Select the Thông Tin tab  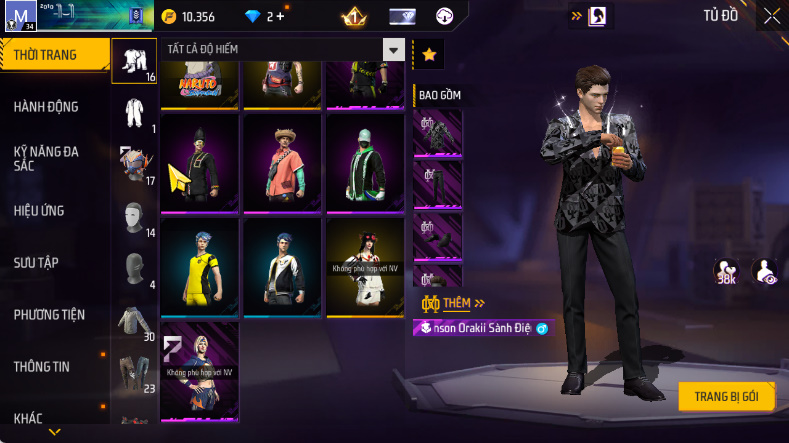tap(42, 366)
